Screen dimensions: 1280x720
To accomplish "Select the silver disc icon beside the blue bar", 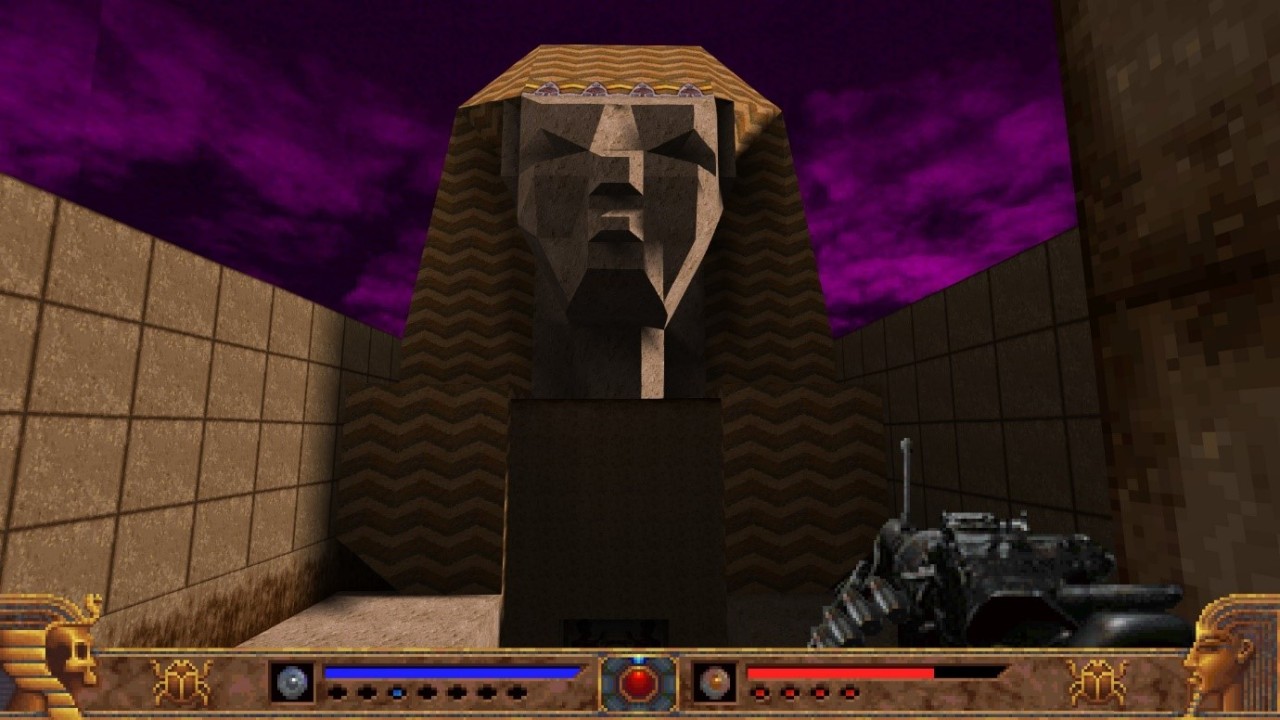I will (x=292, y=682).
